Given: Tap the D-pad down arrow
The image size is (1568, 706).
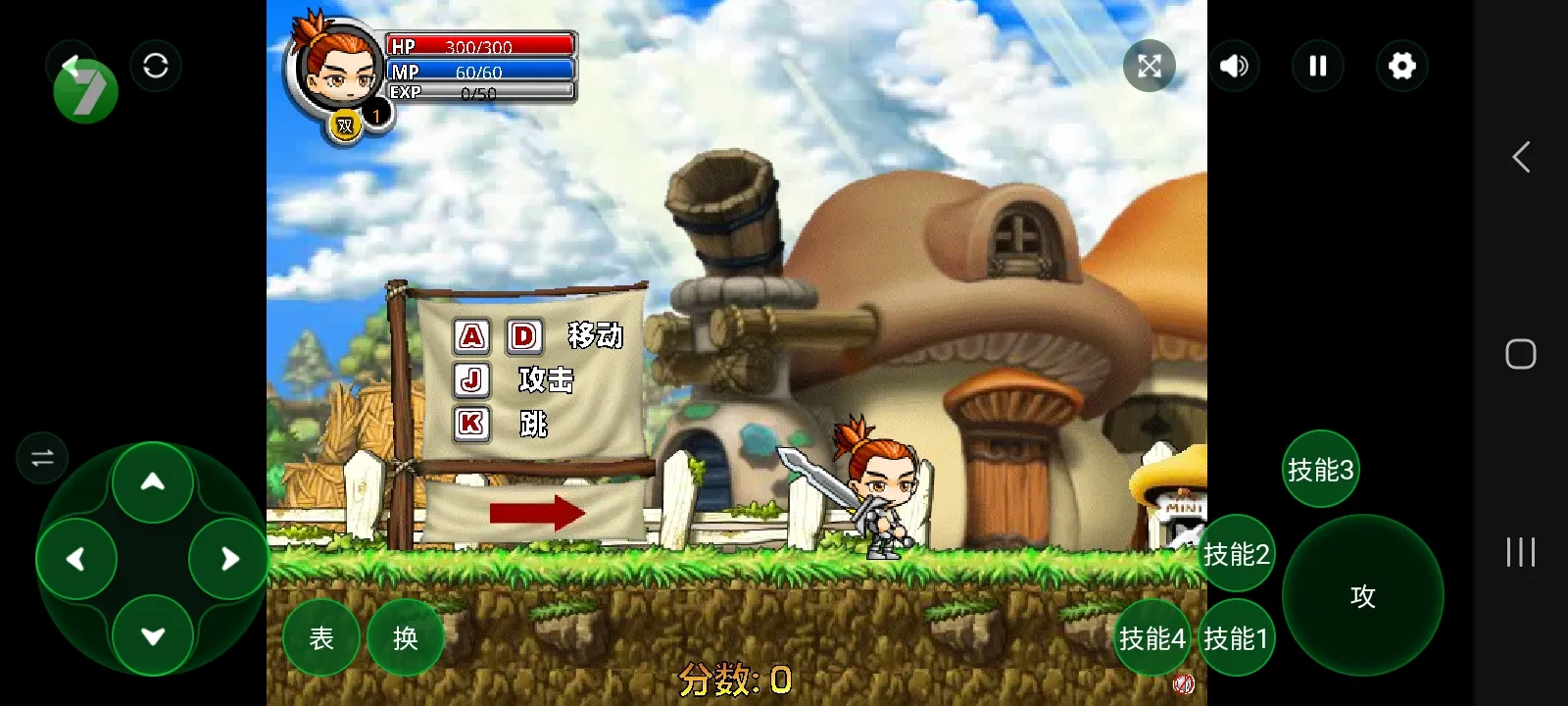Looking at the screenshot, I should click(x=153, y=635).
